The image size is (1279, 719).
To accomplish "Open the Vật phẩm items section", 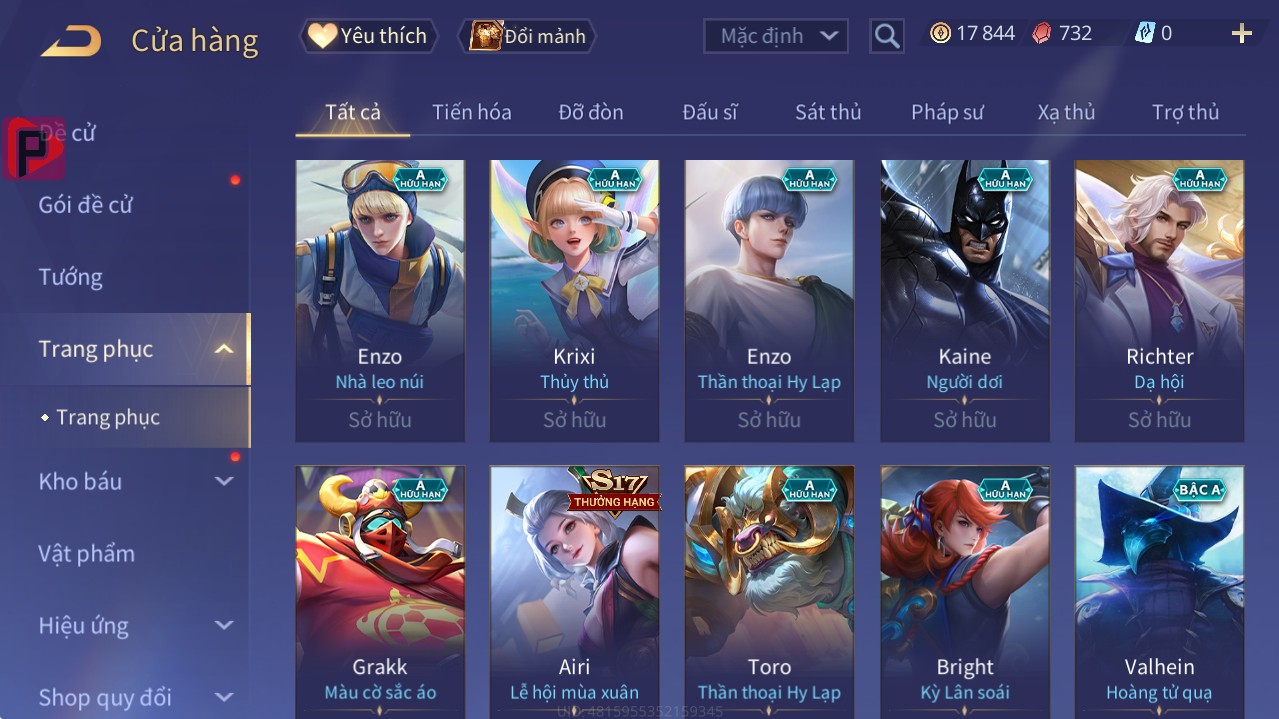I will click(x=87, y=553).
